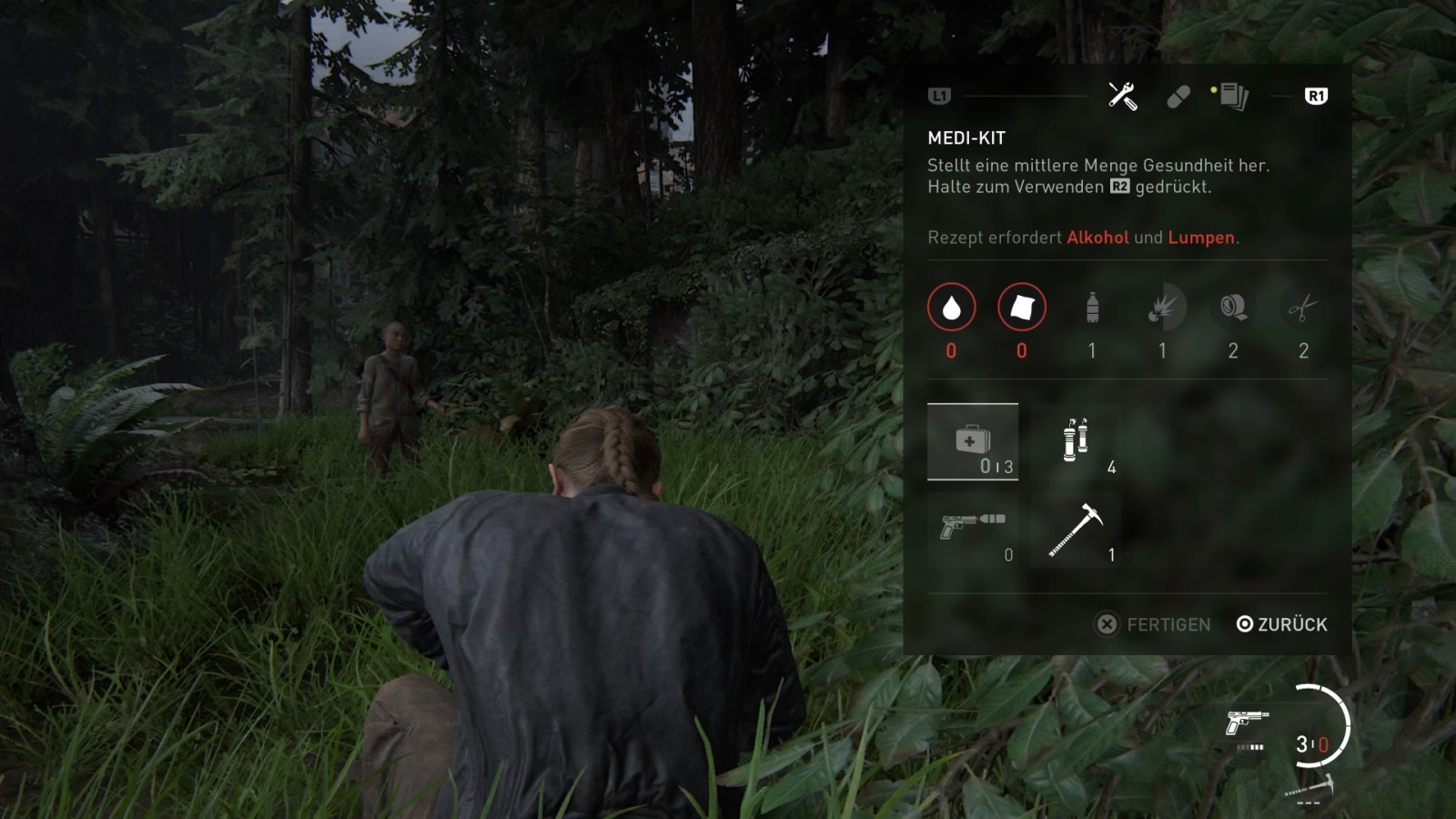The image size is (1456, 819).
Task: Click the FERTIGEN craft button
Action: tap(1153, 624)
